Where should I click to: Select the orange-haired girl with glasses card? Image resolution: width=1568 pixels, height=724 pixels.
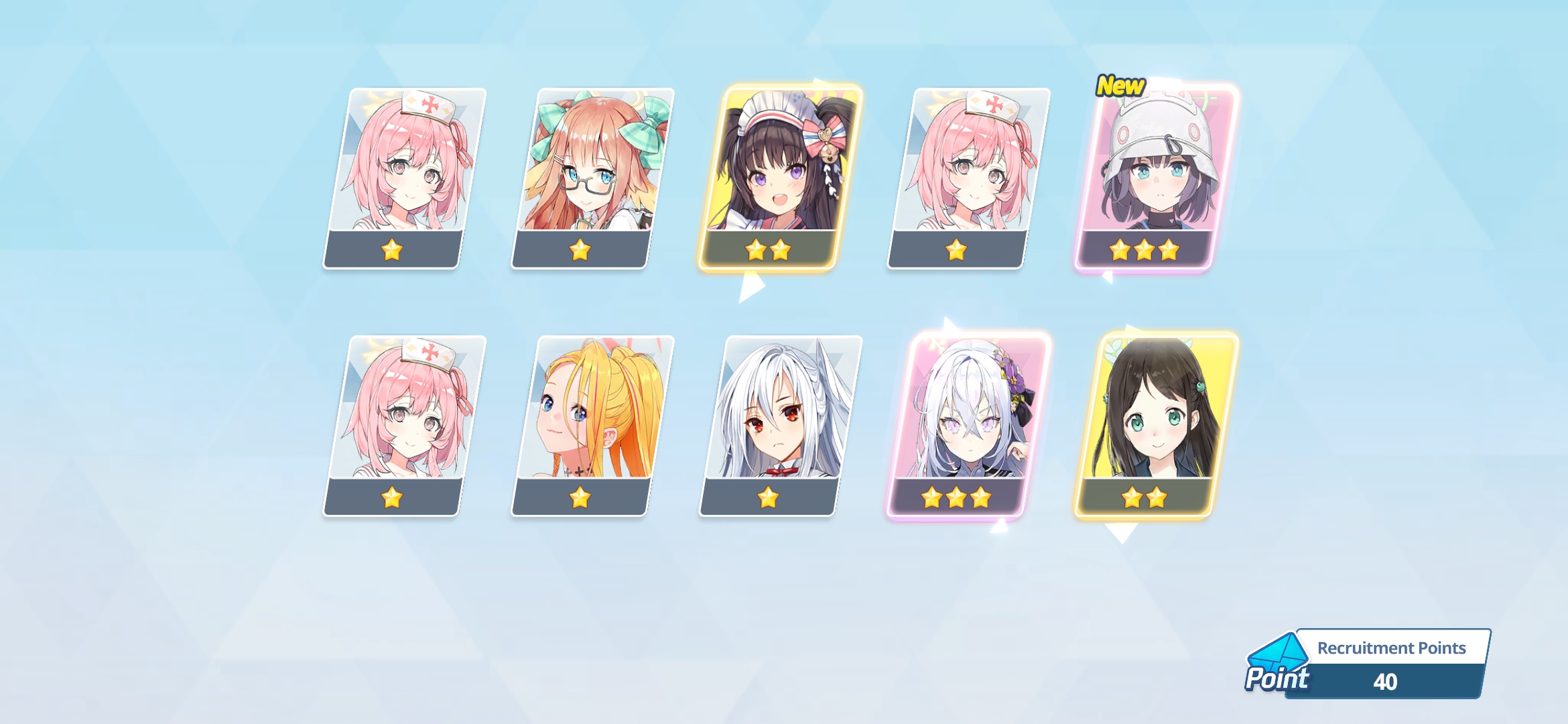[593, 178]
